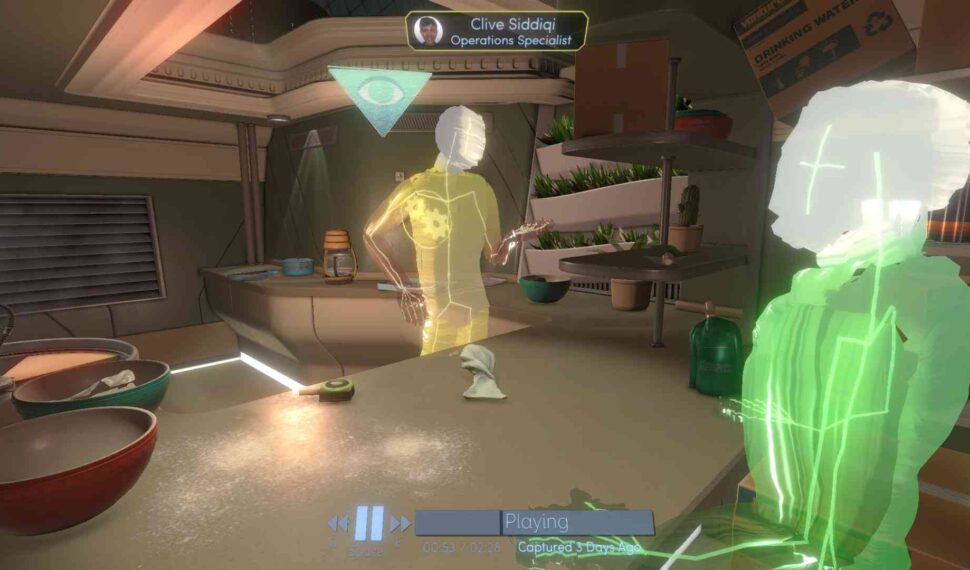Viewport: 970px width, 570px height.
Task: Rewind the recording with the double-left arrows
Action: pyautogui.click(x=338, y=523)
